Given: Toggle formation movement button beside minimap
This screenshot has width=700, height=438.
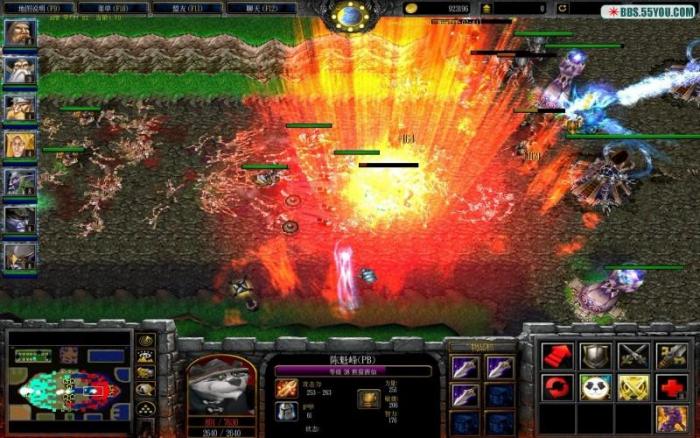Looking at the screenshot, I should tap(146, 408).
